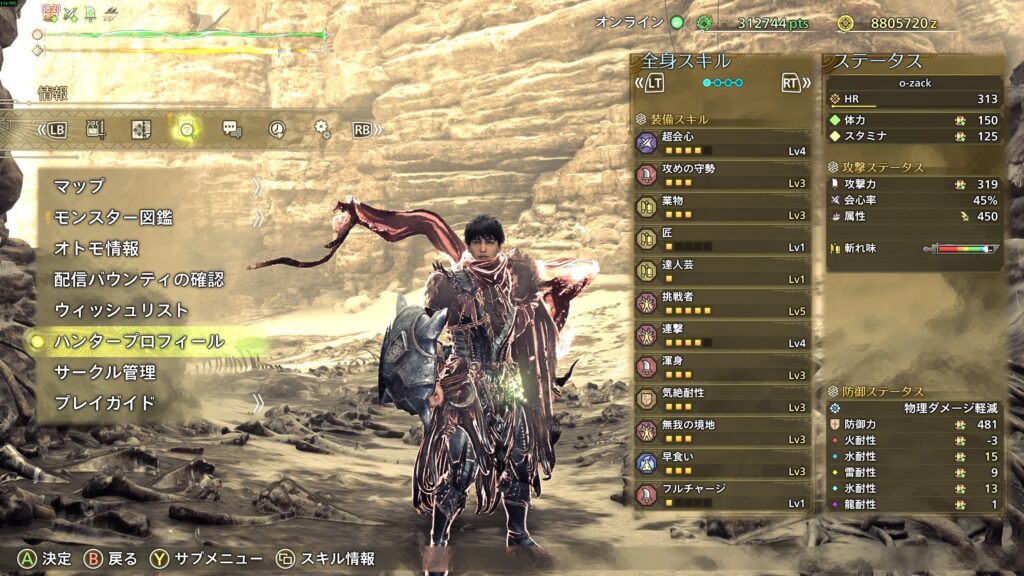Choose the オトモ情報 entry

[96, 248]
